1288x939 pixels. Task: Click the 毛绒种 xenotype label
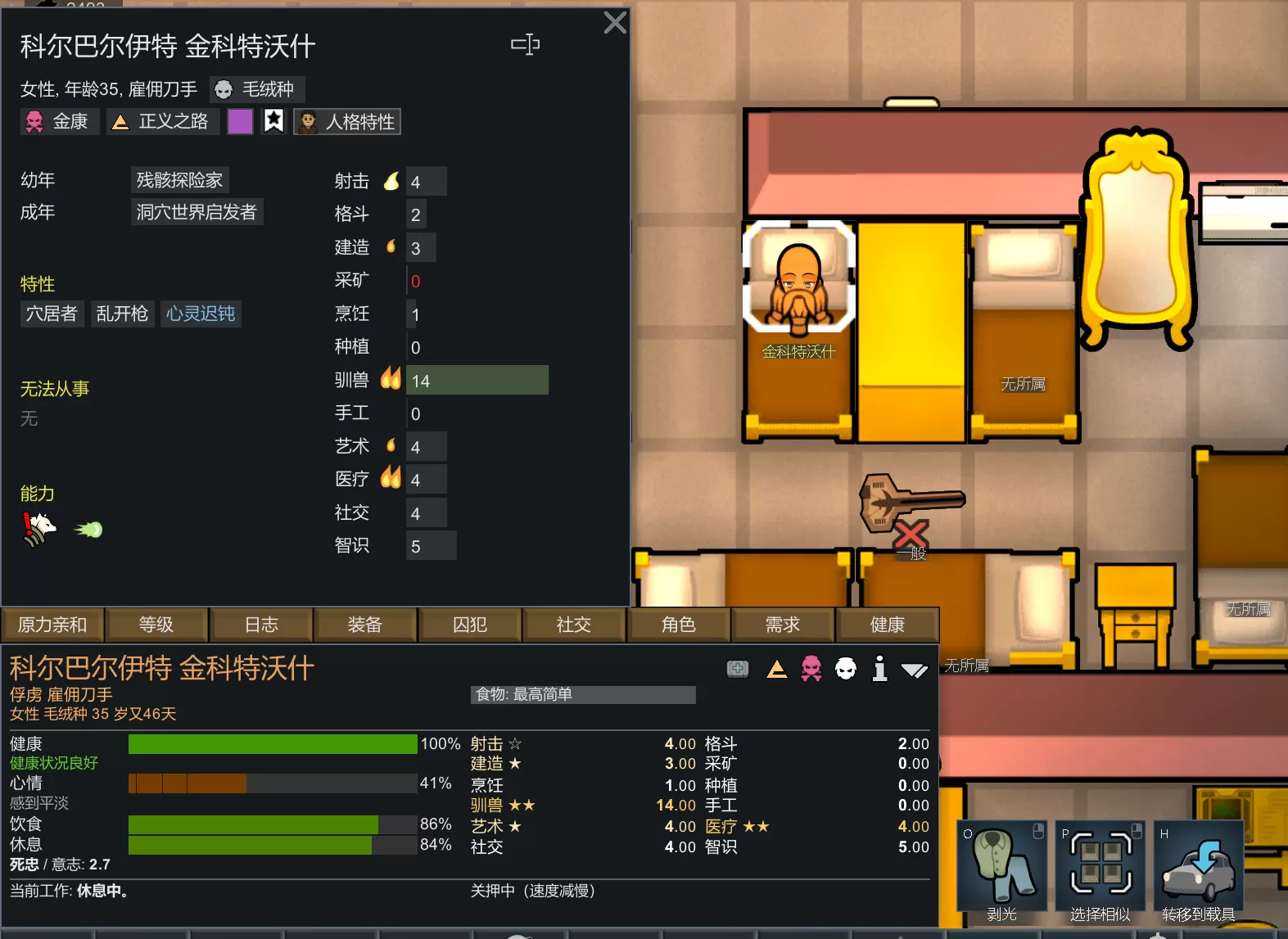[257, 88]
